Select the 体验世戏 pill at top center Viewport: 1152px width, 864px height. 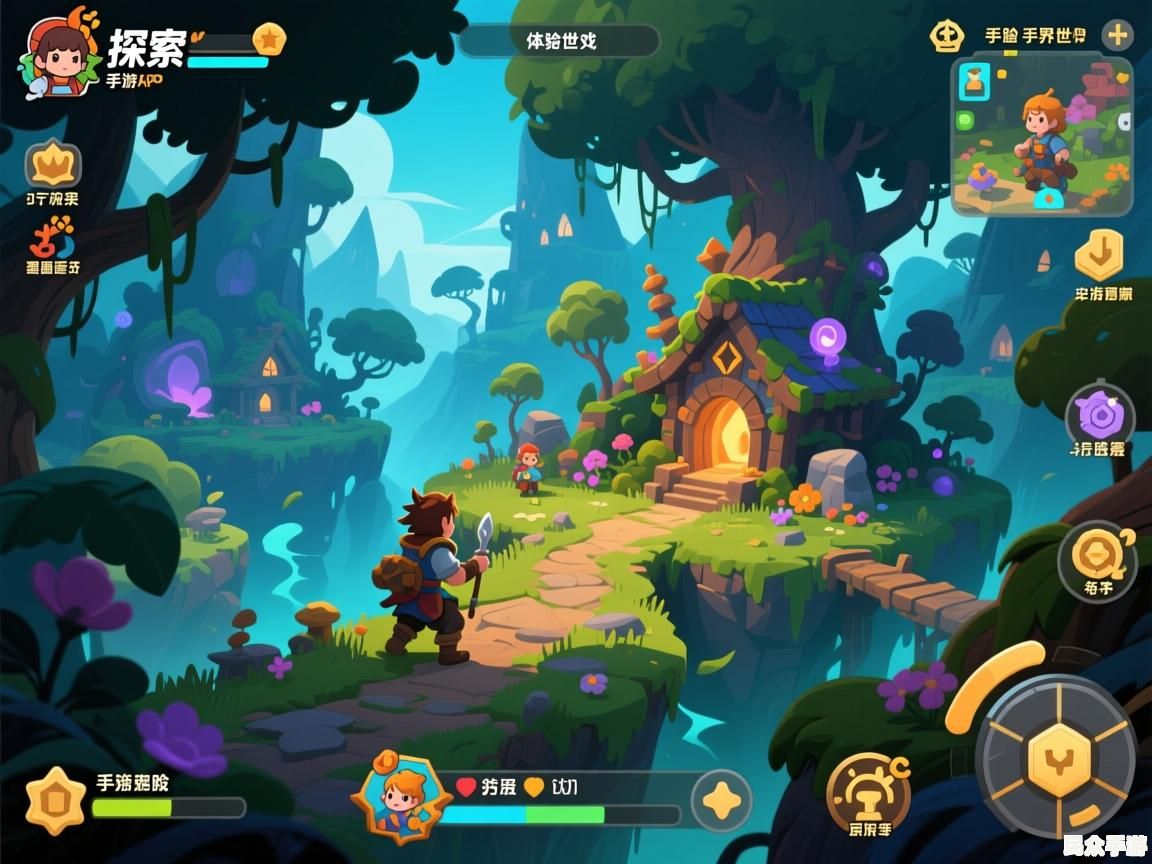click(x=560, y=41)
